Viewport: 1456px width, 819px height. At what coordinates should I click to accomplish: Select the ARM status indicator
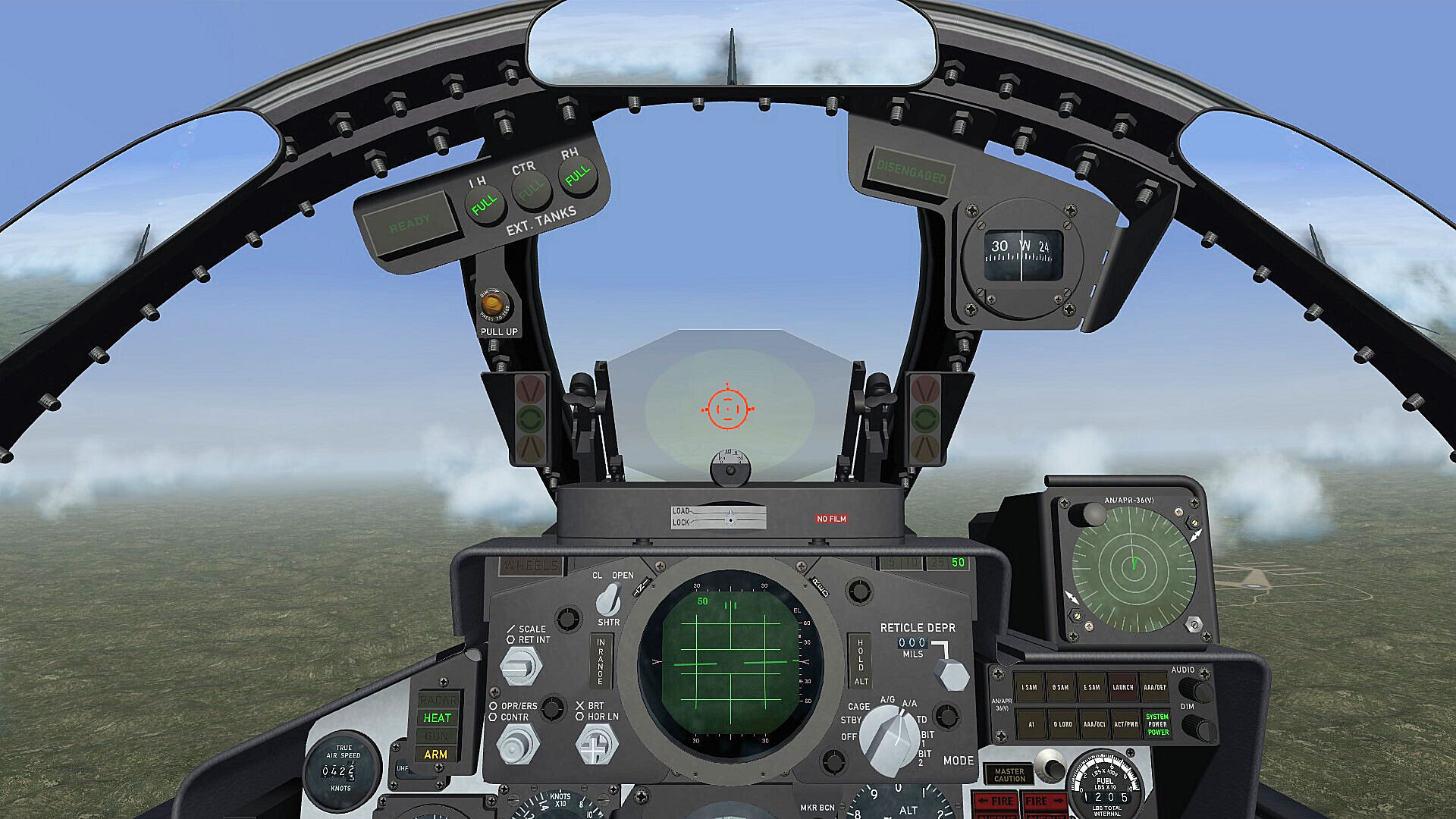tap(438, 755)
